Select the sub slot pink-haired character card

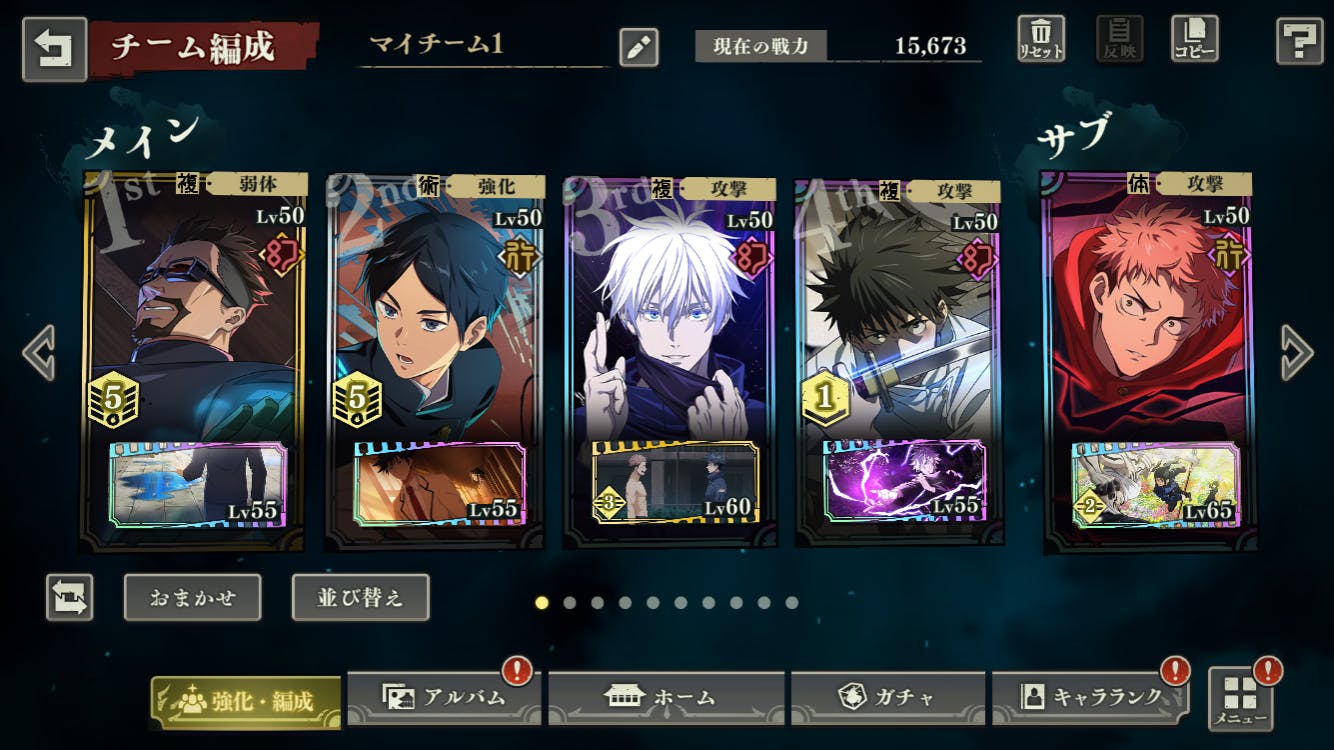coord(1150,330)
